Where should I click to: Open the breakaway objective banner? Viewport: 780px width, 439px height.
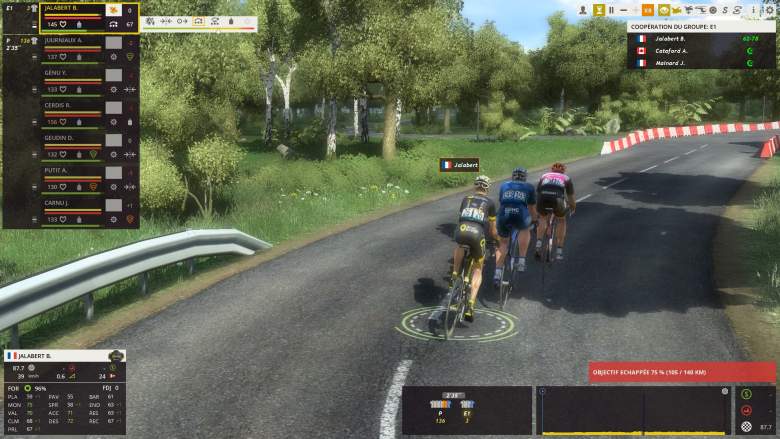coord(682,372)
